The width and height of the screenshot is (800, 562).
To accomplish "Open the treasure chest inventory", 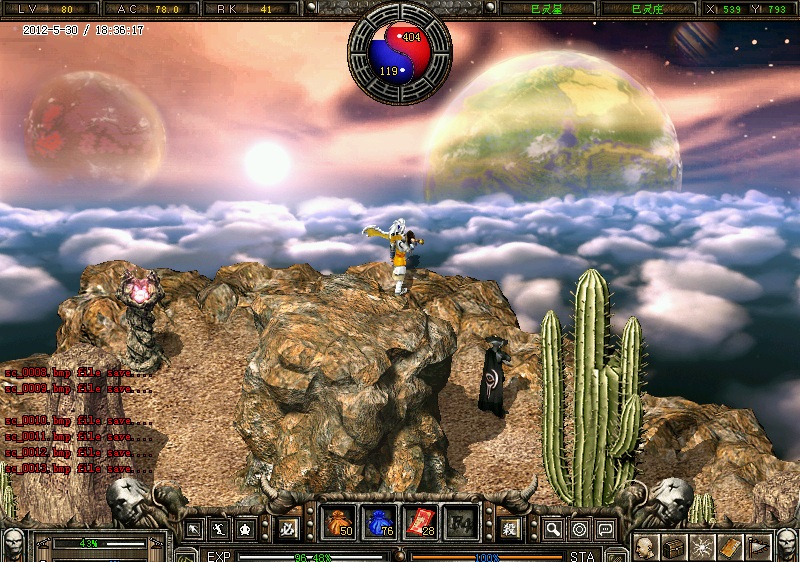I will coord(674,547).
